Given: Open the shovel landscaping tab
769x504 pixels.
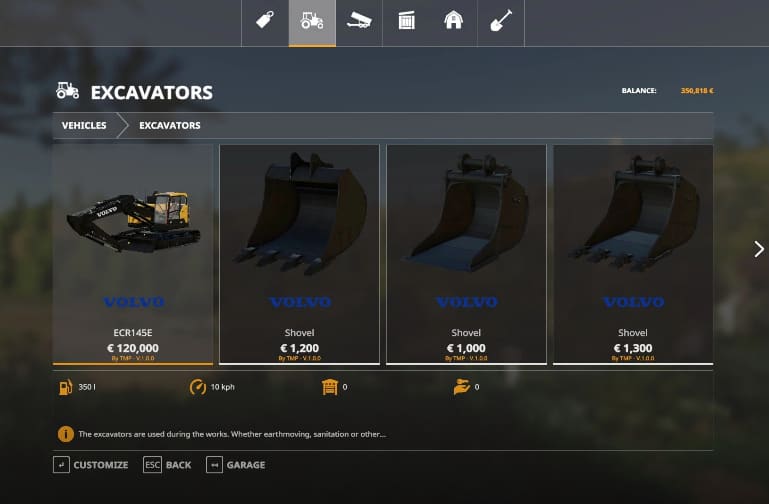Looking at the screenshot, I should pos(500,22).
